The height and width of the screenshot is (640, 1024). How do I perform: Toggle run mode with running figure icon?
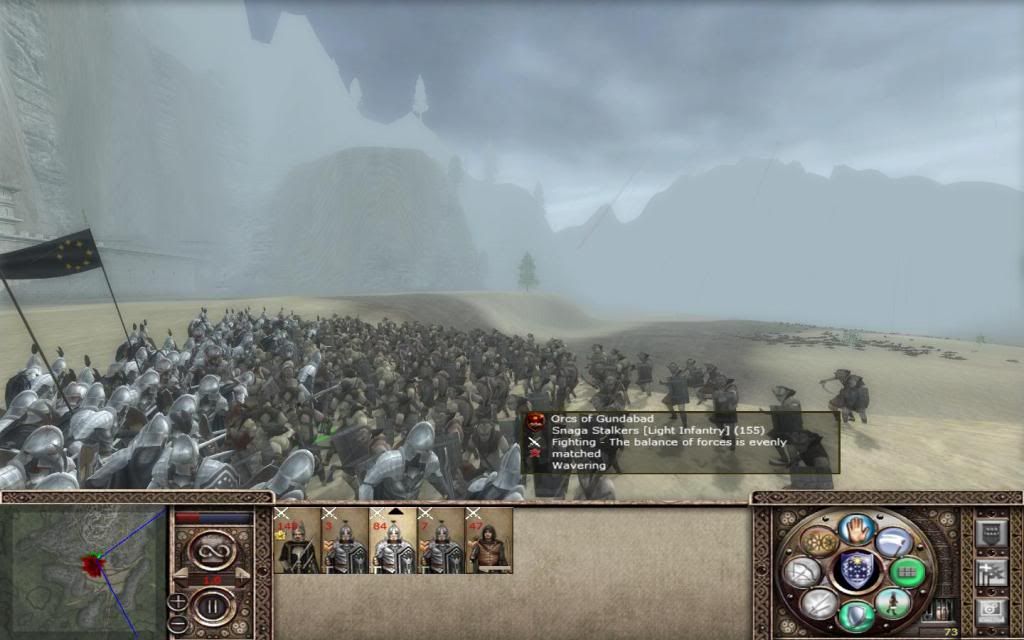pos(893,603)
